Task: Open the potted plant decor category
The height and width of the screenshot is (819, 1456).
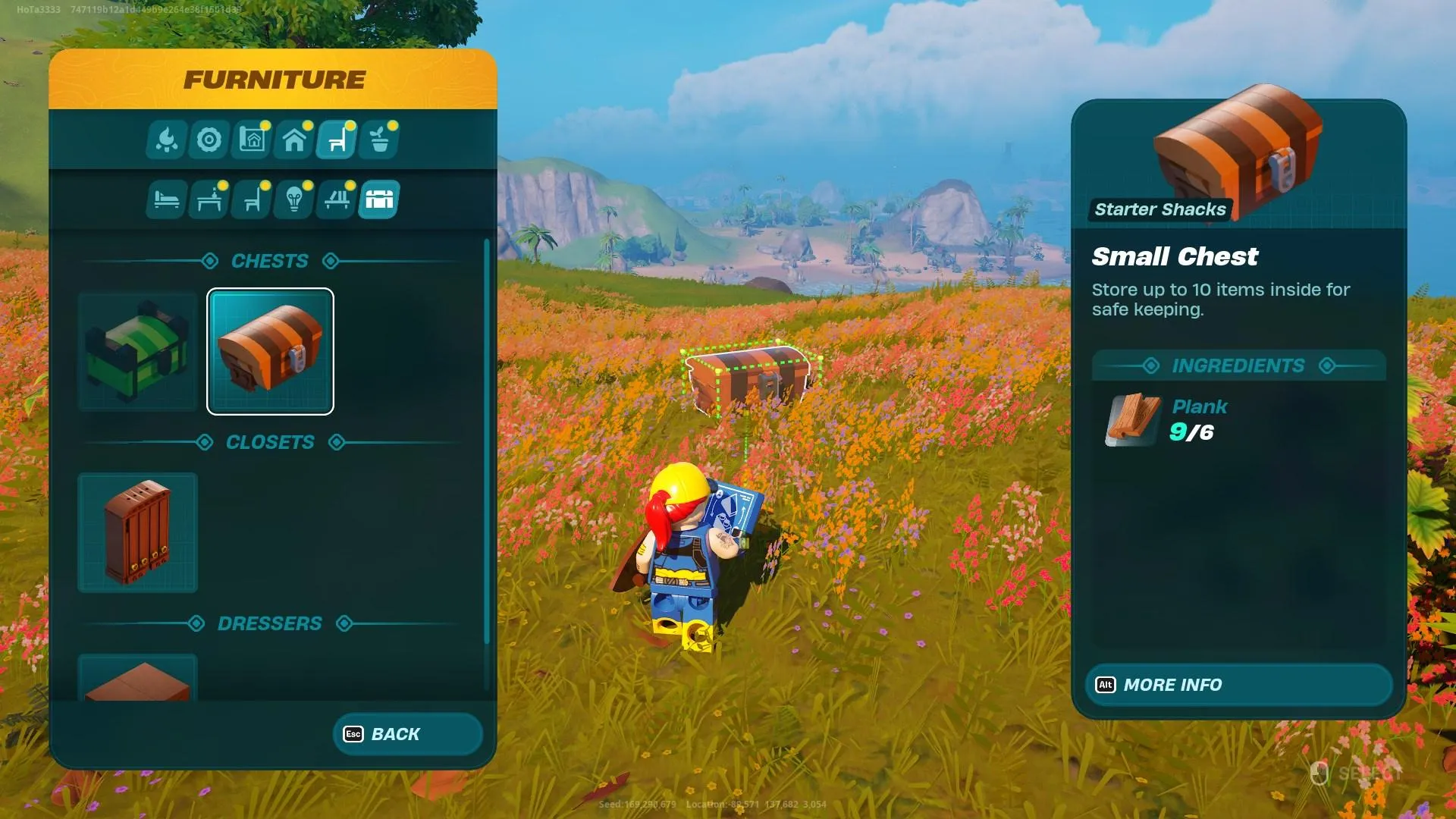Action: tap(380, 140)
